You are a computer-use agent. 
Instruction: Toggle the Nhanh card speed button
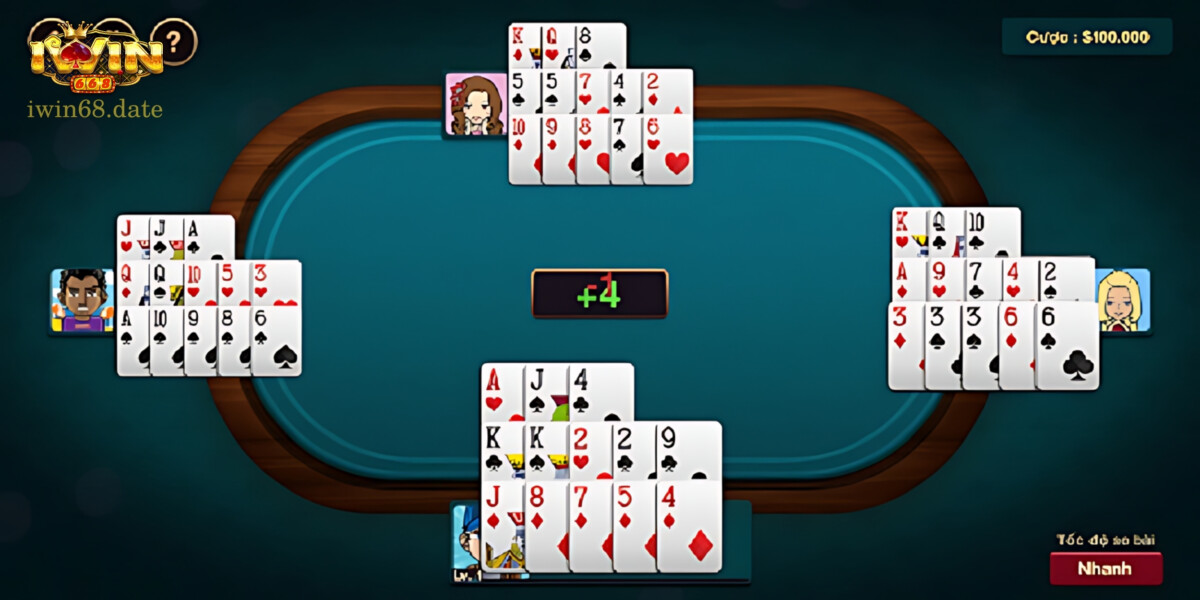pos(1105,568)
